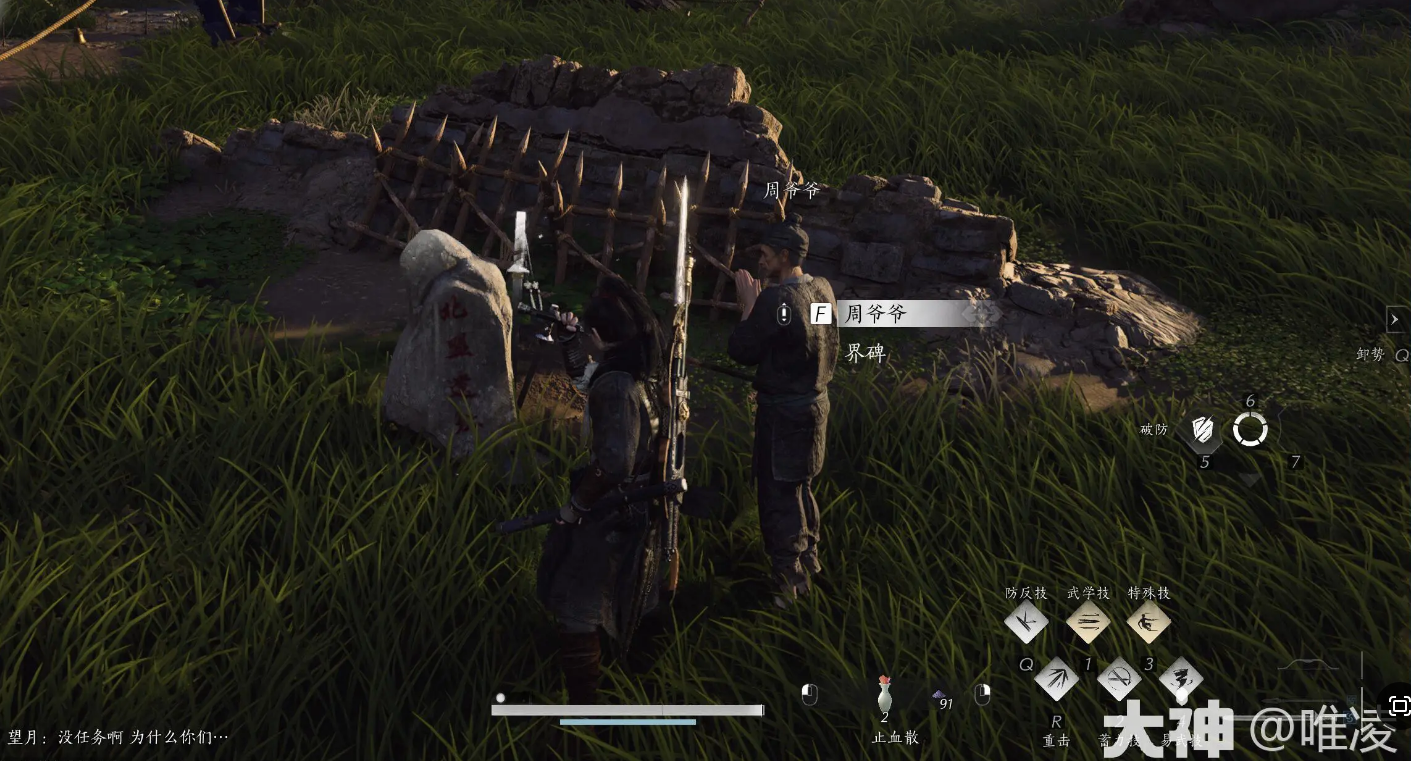Activate the 重击 heavy attack icon
The image size is (1411, 761).
[x=1056, y=681]
